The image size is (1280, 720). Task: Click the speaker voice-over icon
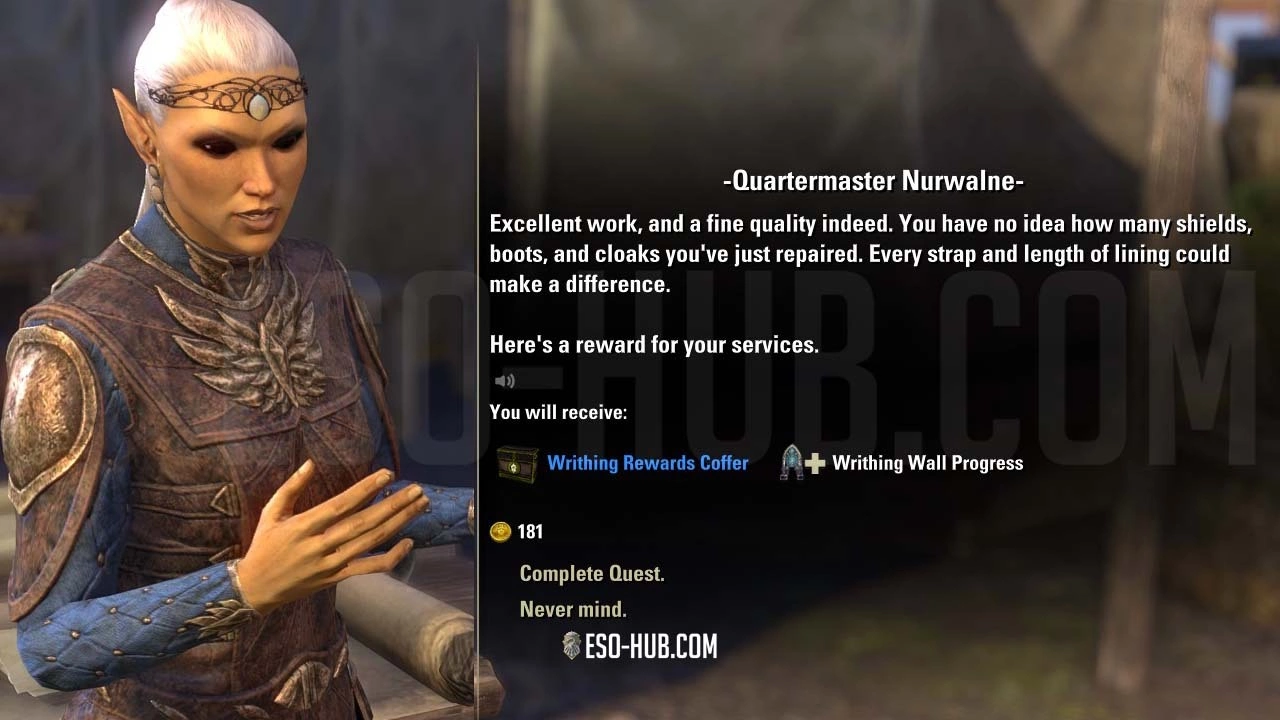505,381
